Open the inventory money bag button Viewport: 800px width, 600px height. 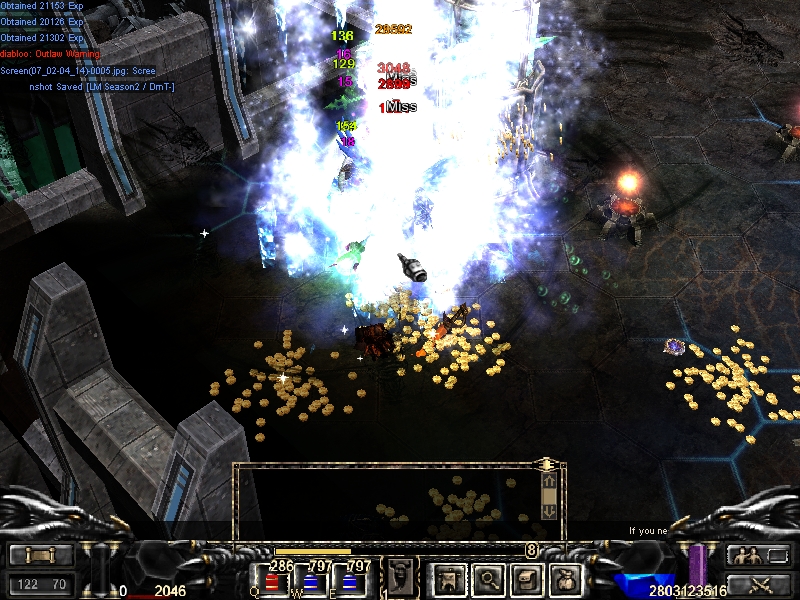coord(567,578)
